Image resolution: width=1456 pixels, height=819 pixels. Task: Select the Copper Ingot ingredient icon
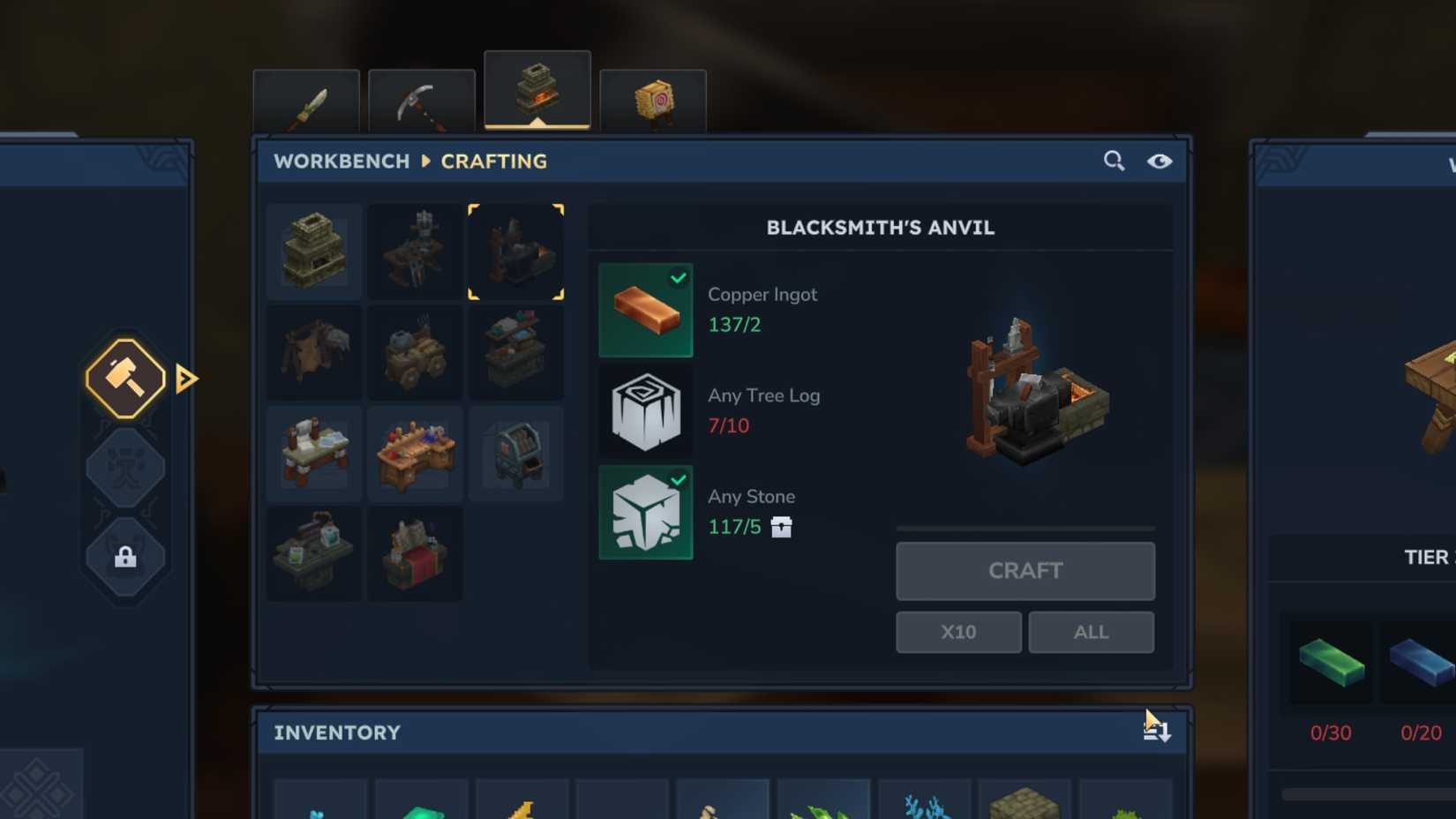(646, 309)
